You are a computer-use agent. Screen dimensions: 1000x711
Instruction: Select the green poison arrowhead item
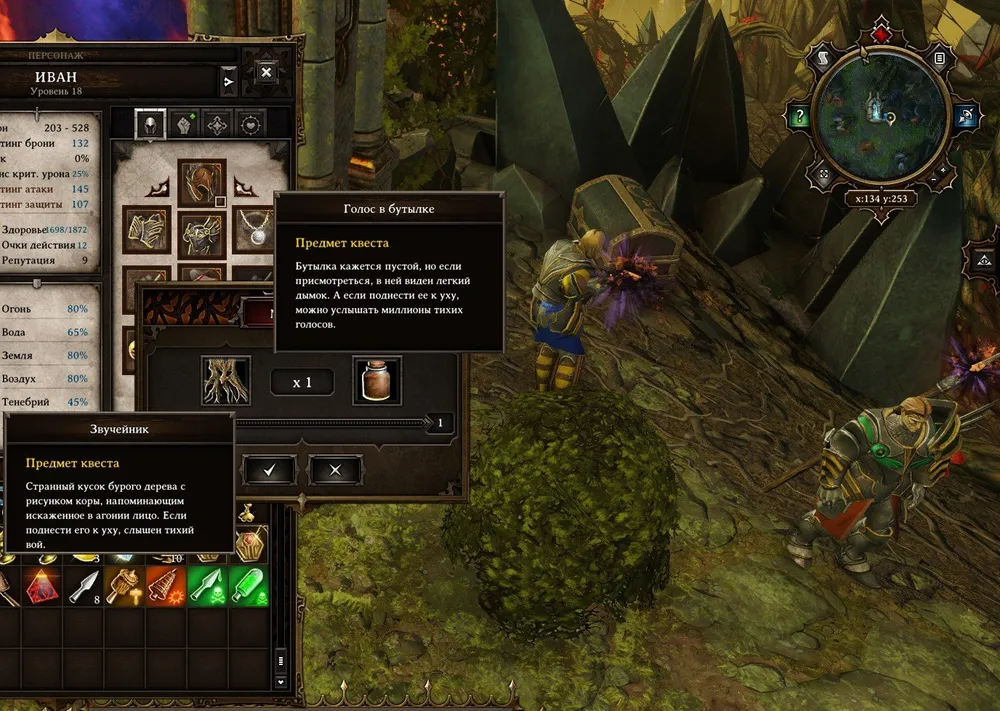(207, 587)
